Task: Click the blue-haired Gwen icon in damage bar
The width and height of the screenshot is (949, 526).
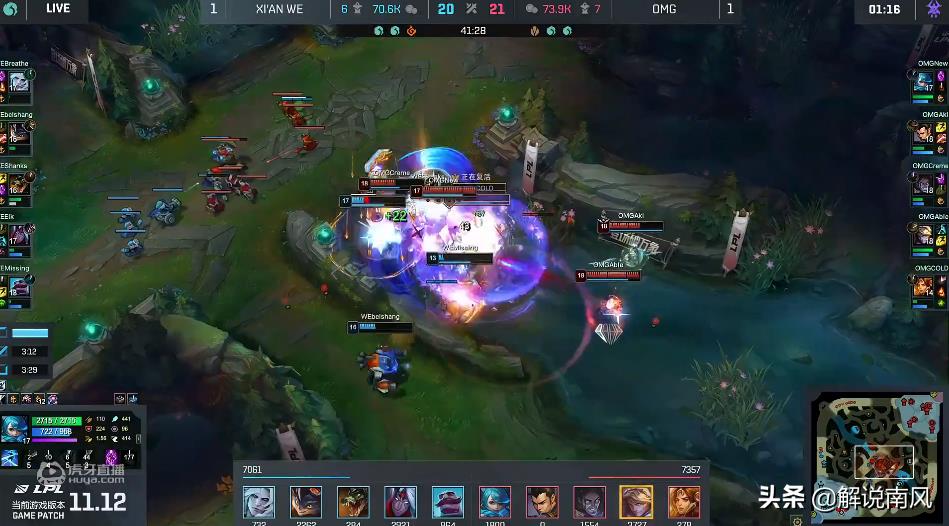Action: pos(494,501)
